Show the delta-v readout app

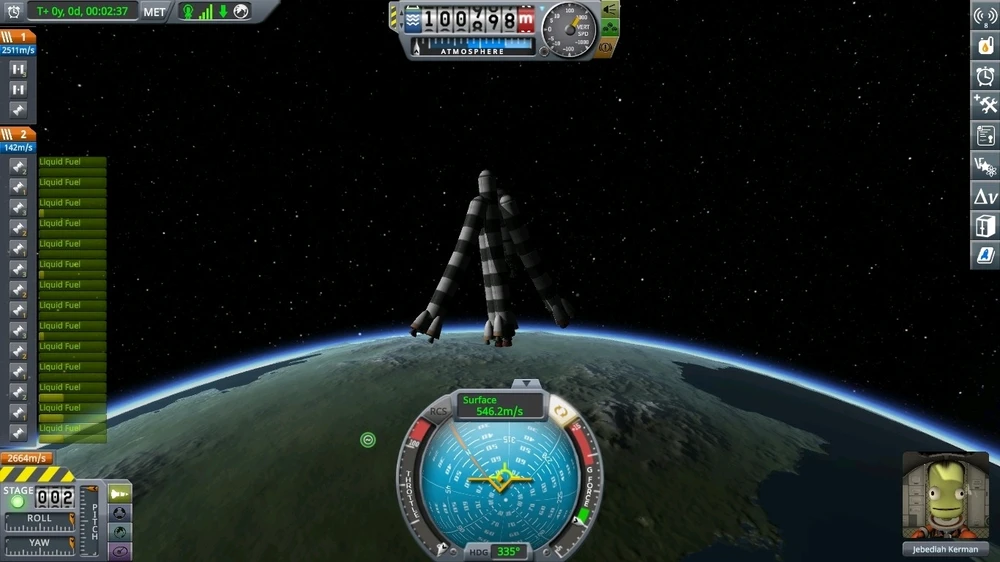coord(984,196)
